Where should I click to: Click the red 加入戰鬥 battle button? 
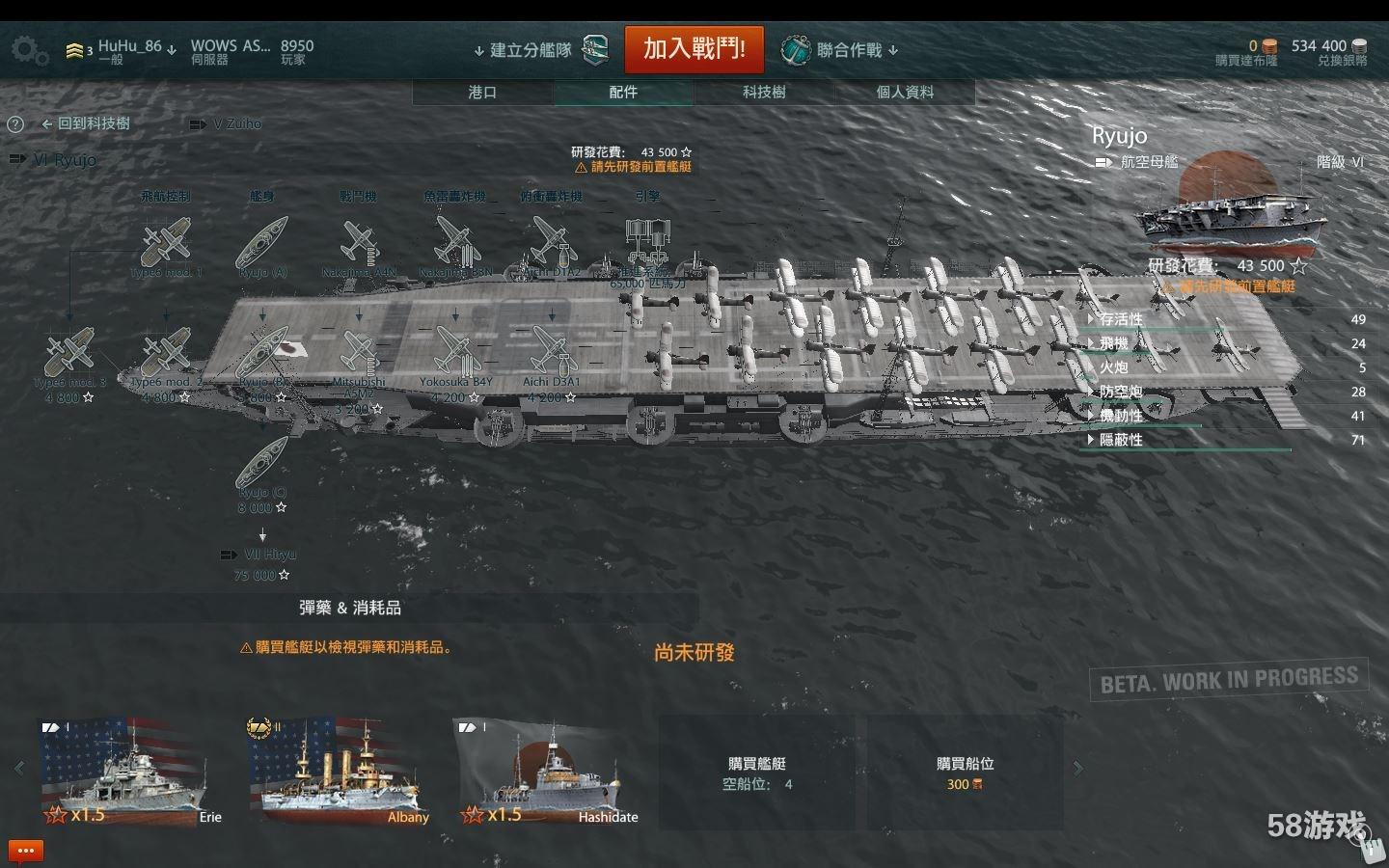click(694, 48)
